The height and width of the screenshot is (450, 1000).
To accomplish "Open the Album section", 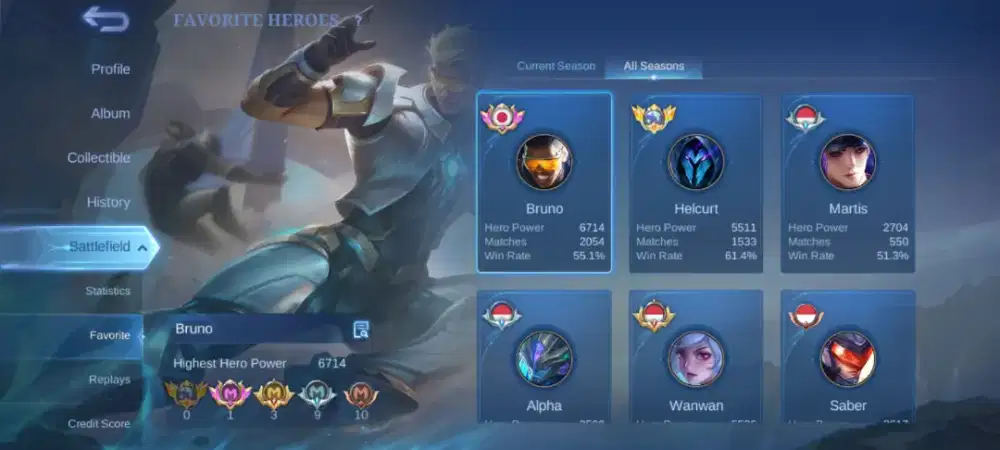I will [x=110, y=114].
